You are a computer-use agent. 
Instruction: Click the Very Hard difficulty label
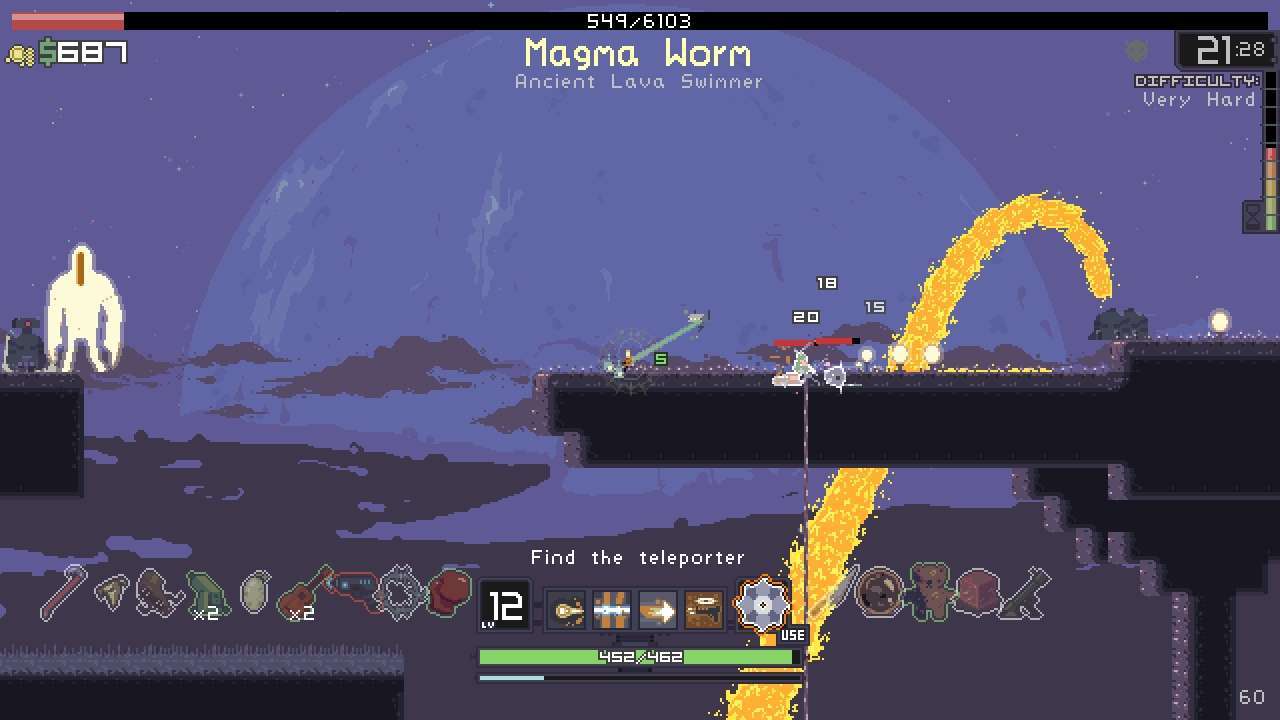pyautogui.click(x=1199, y=99)
